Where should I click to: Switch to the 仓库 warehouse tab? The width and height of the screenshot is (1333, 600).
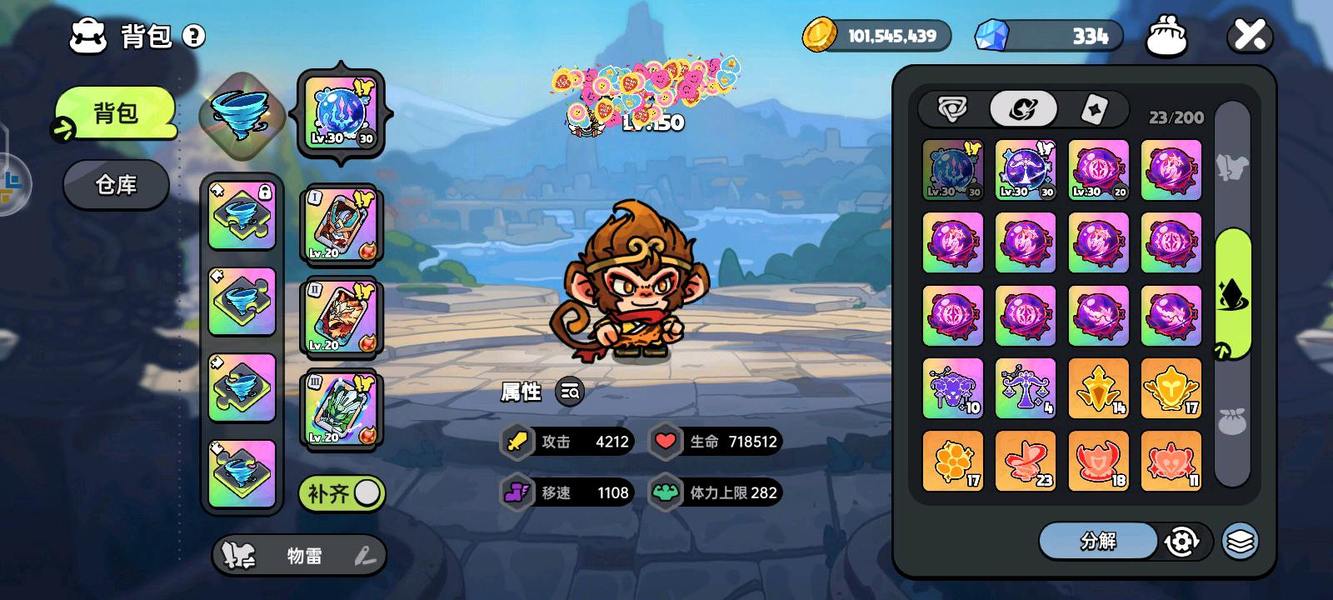point(116,185)
